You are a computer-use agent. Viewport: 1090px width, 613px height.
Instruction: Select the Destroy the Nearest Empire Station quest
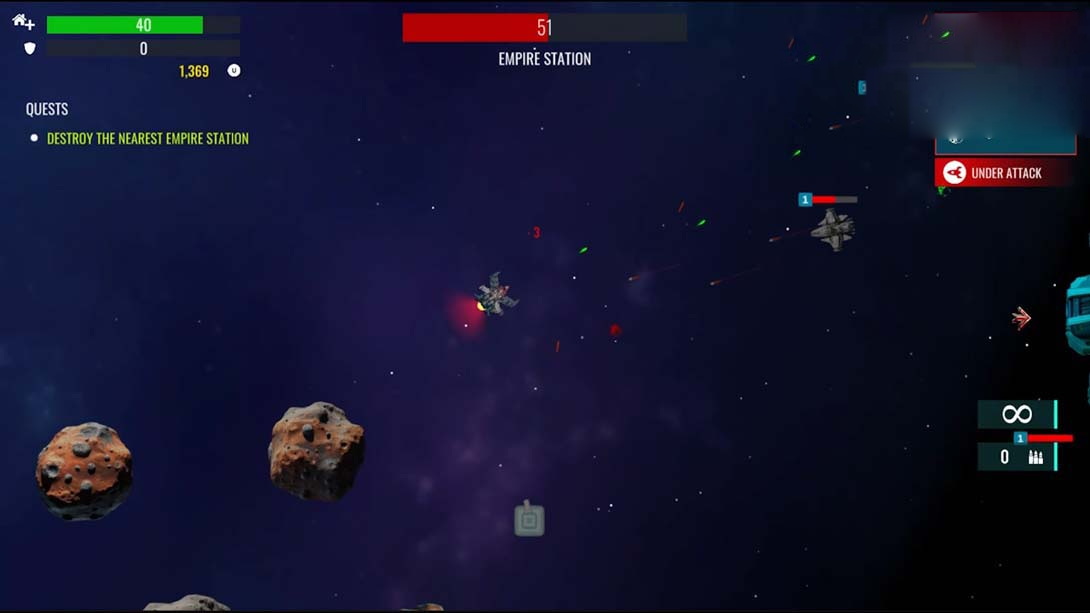point(147,139)
